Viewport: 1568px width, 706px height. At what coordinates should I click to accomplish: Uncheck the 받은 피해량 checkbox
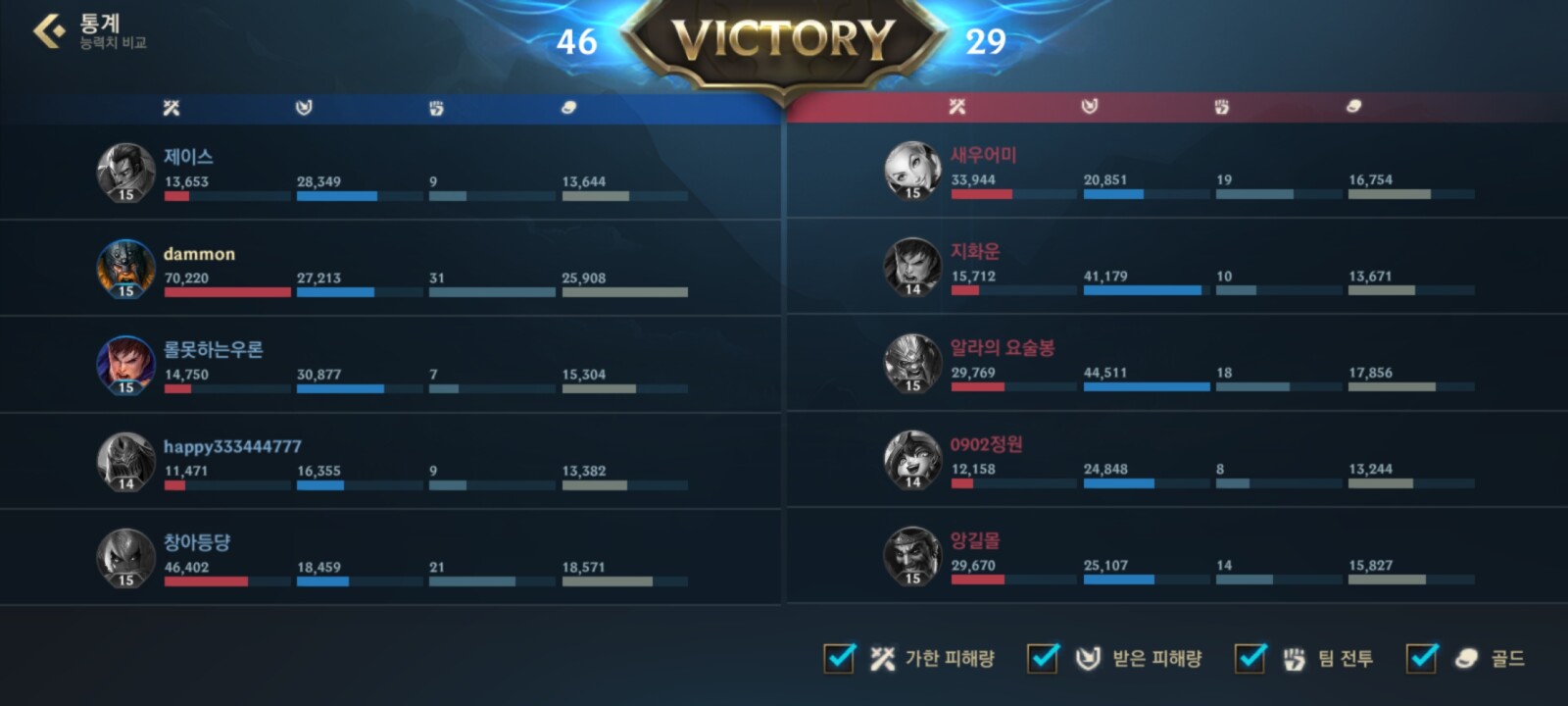(1042, 658)
